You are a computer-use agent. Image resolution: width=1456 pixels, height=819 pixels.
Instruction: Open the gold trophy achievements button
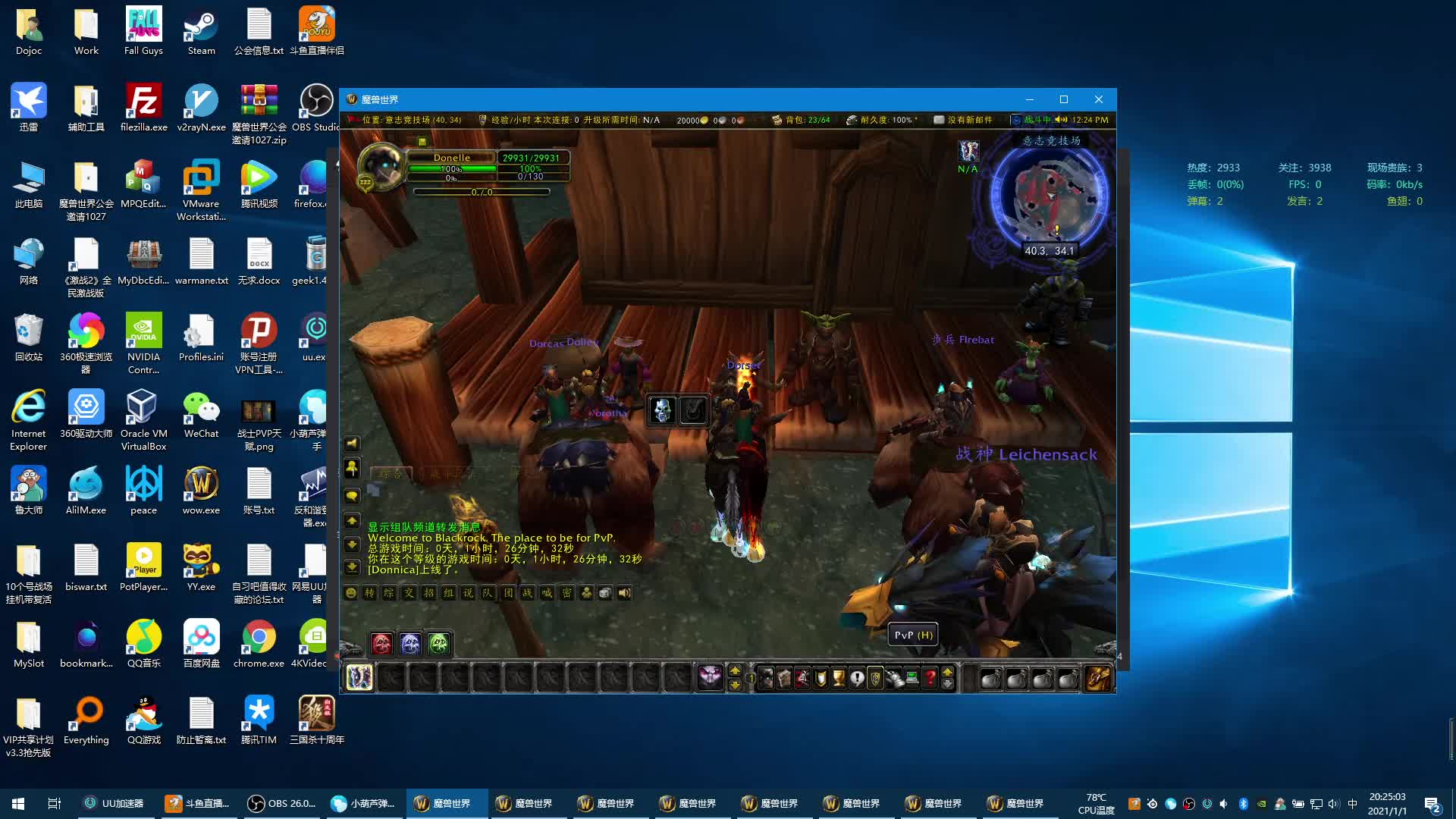point(839,677)
